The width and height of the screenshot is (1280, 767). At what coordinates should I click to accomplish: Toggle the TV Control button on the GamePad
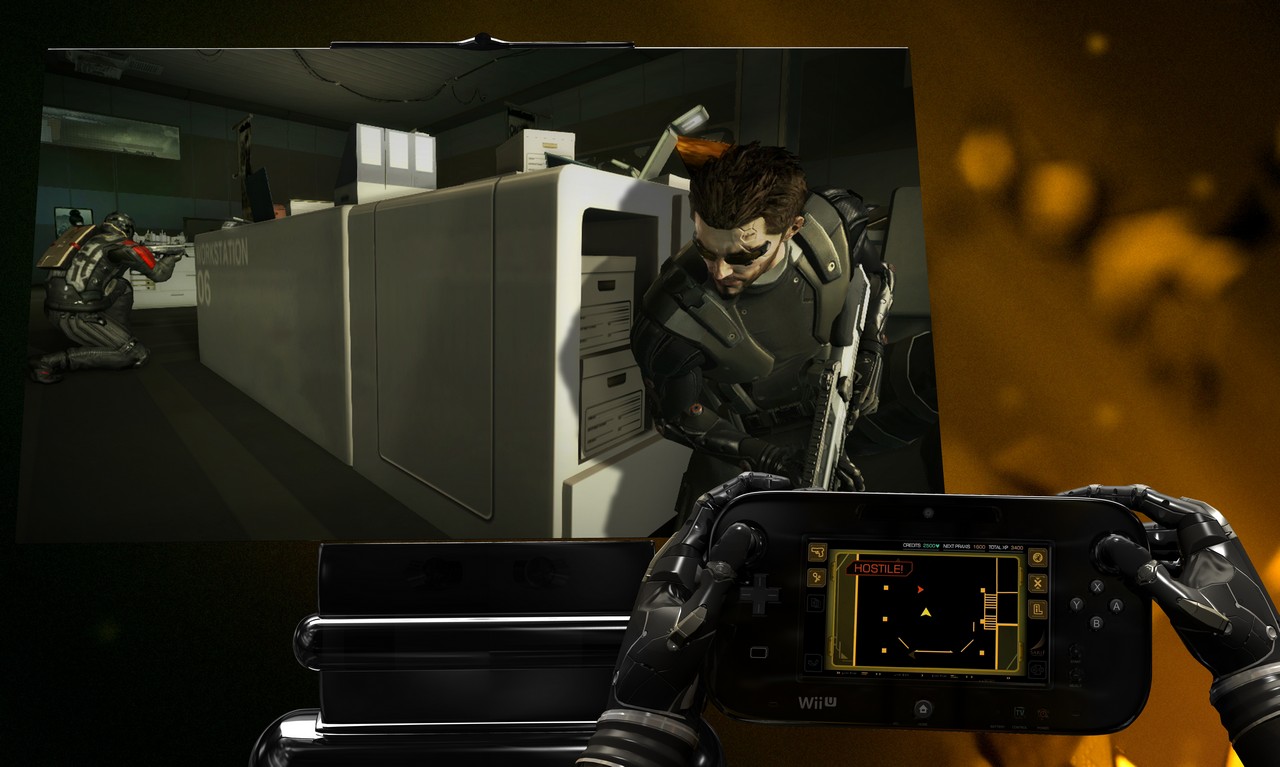tap(1020, 712)
